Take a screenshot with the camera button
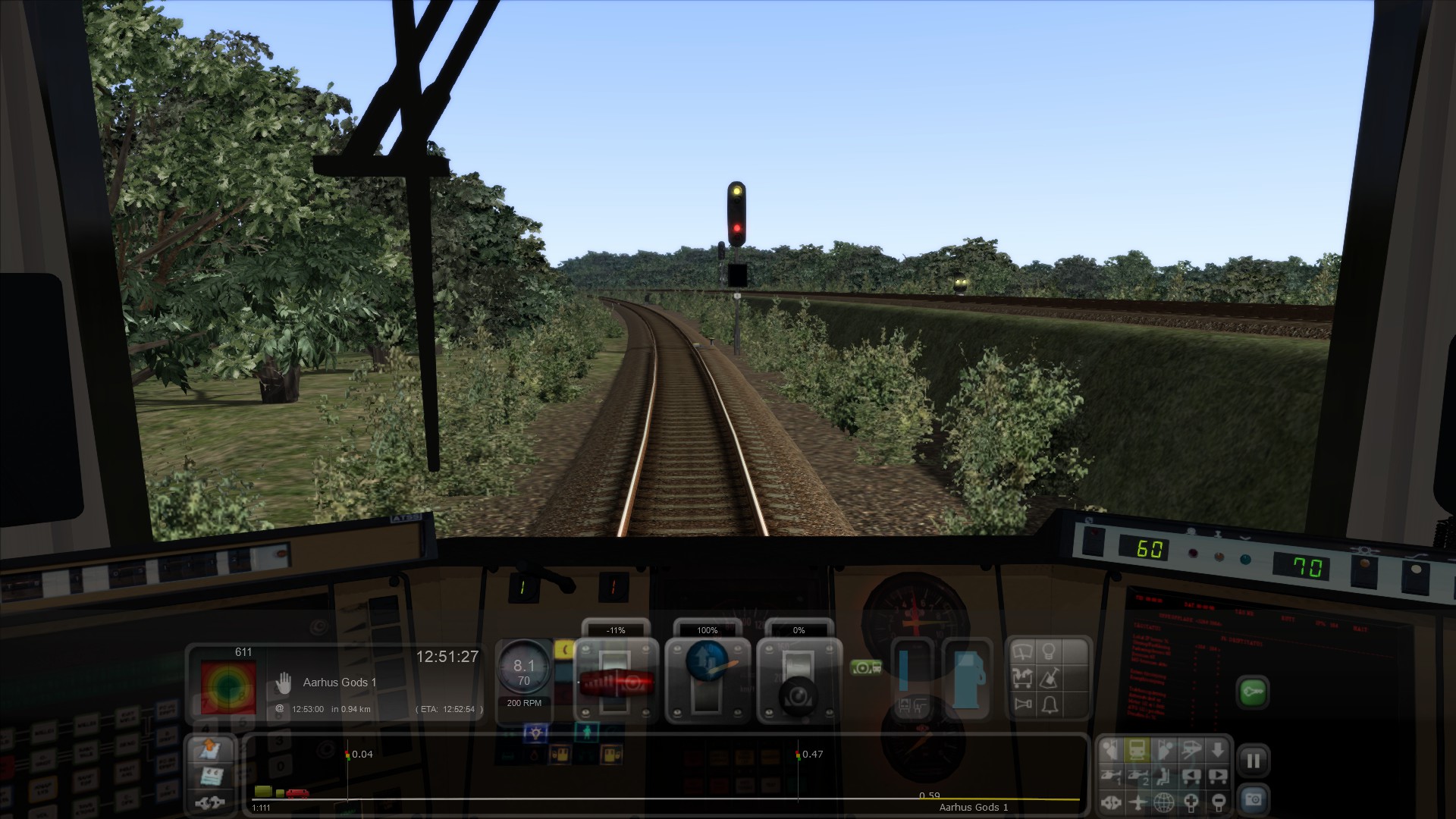The width and height of the screenshot is (1456, 819). [x=1253, y=800]
